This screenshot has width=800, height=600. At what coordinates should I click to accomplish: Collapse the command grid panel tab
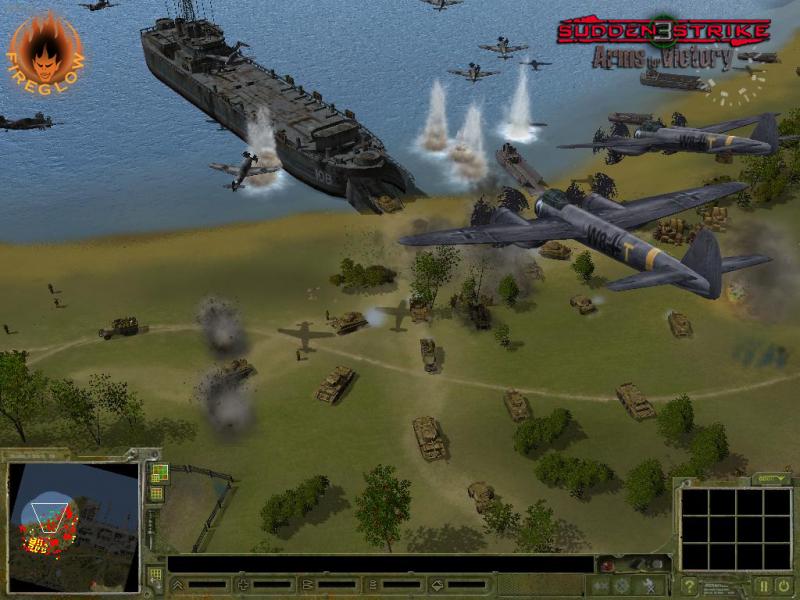coord(770,479)
